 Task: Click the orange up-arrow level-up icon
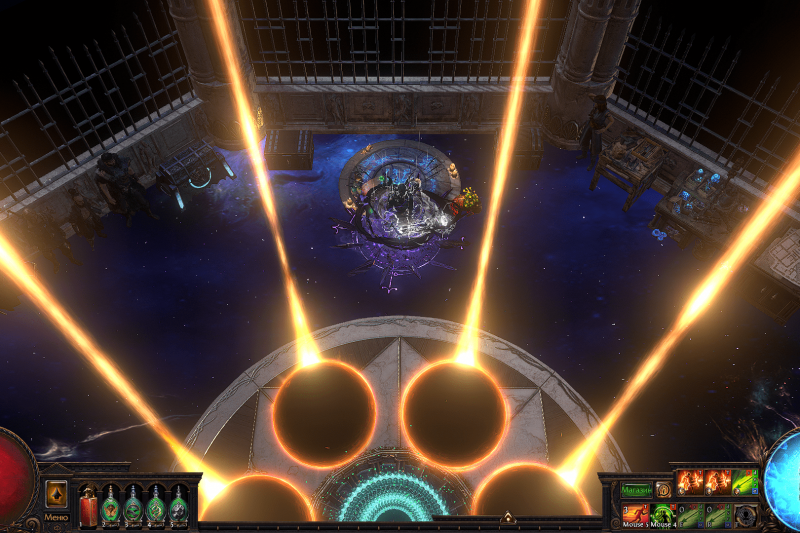tap(56, 494)
